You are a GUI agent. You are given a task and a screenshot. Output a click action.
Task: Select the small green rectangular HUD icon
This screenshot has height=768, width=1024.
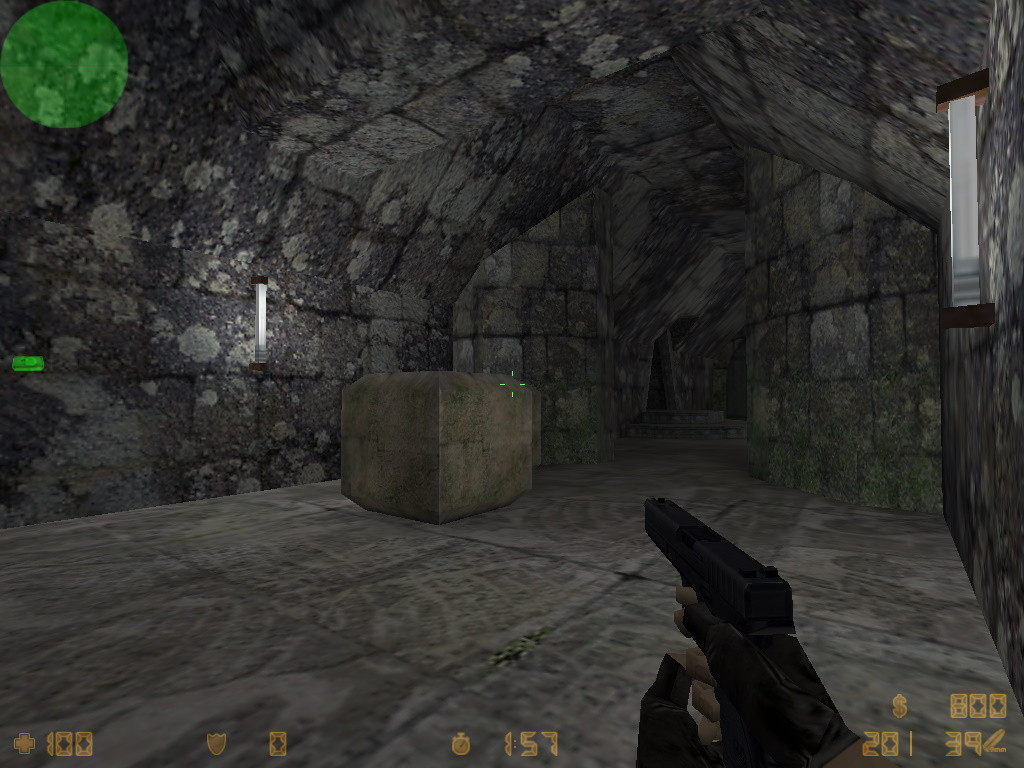pyautogui.click(x=28, y=363)
